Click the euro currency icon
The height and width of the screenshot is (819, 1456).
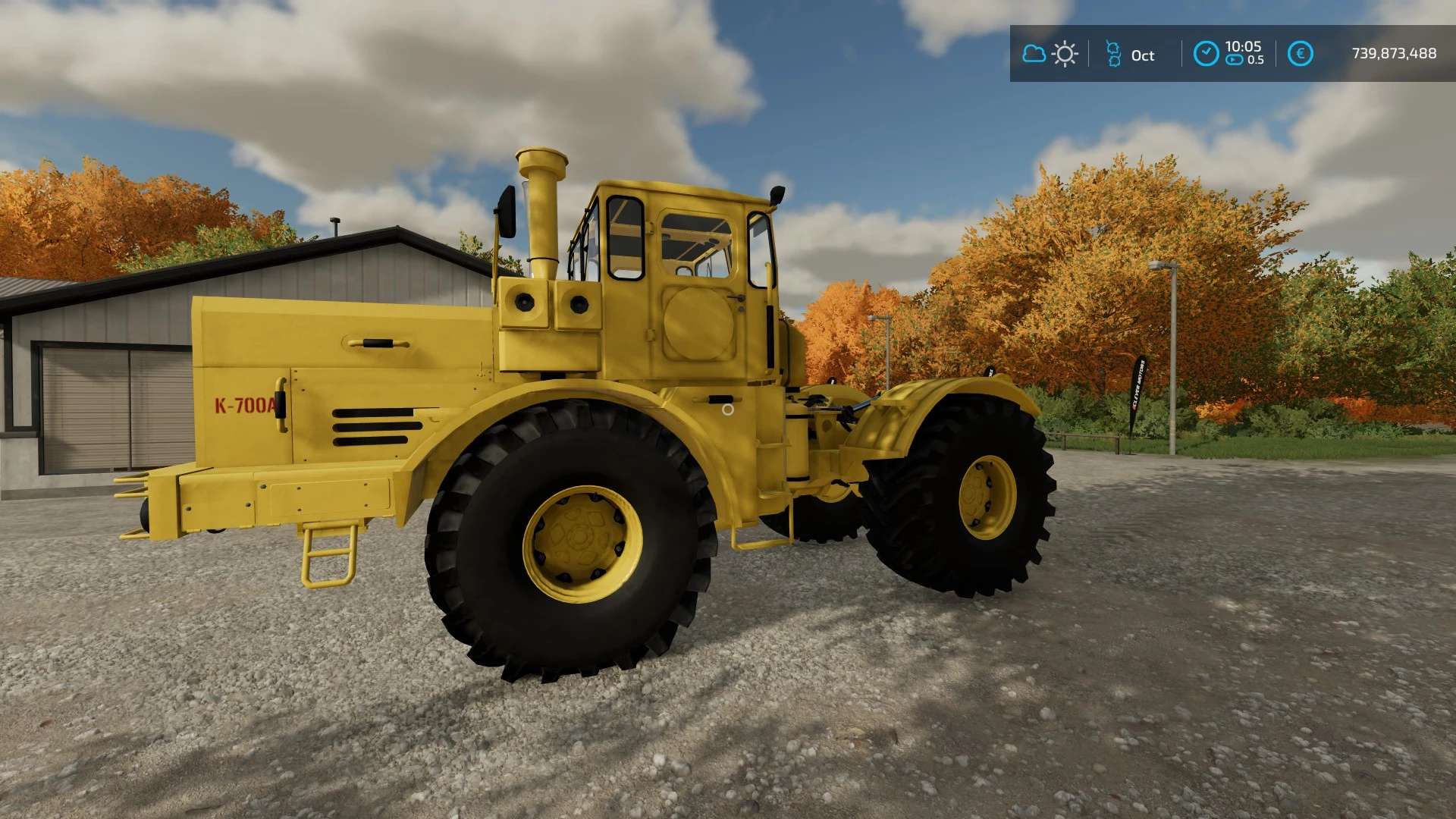coord(1300,54)
